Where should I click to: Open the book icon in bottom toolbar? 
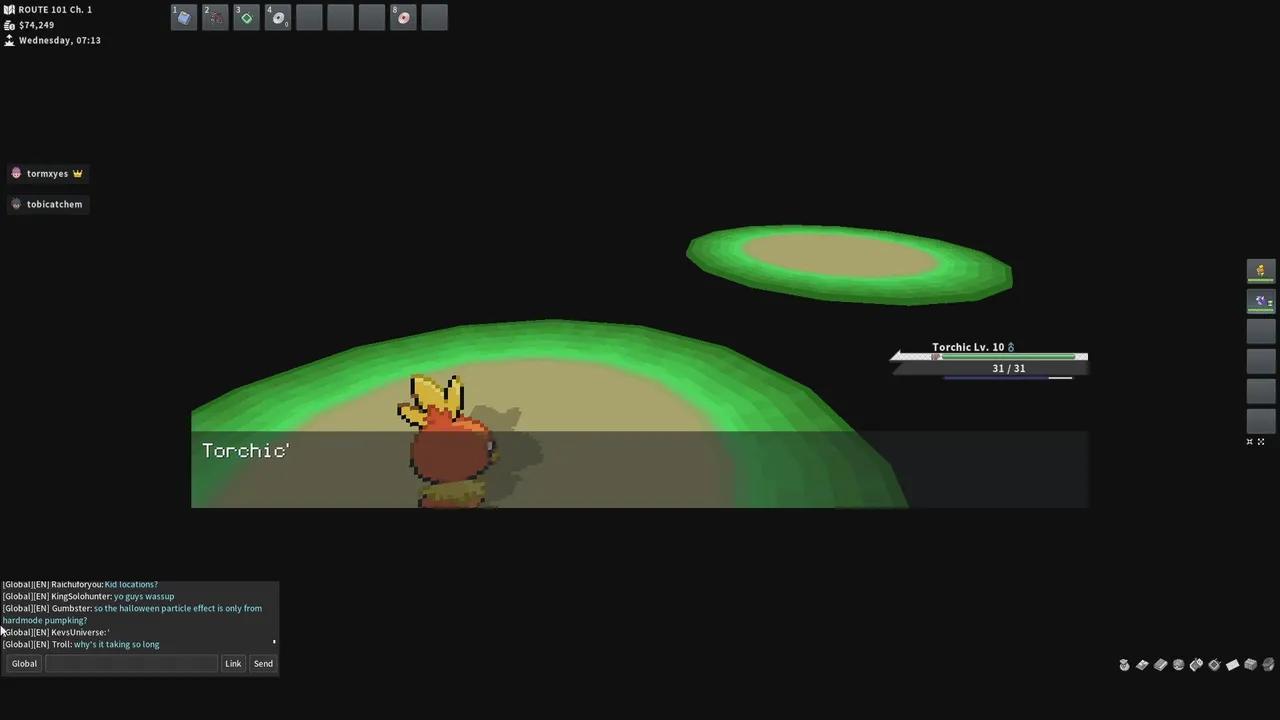point(1160,664)
